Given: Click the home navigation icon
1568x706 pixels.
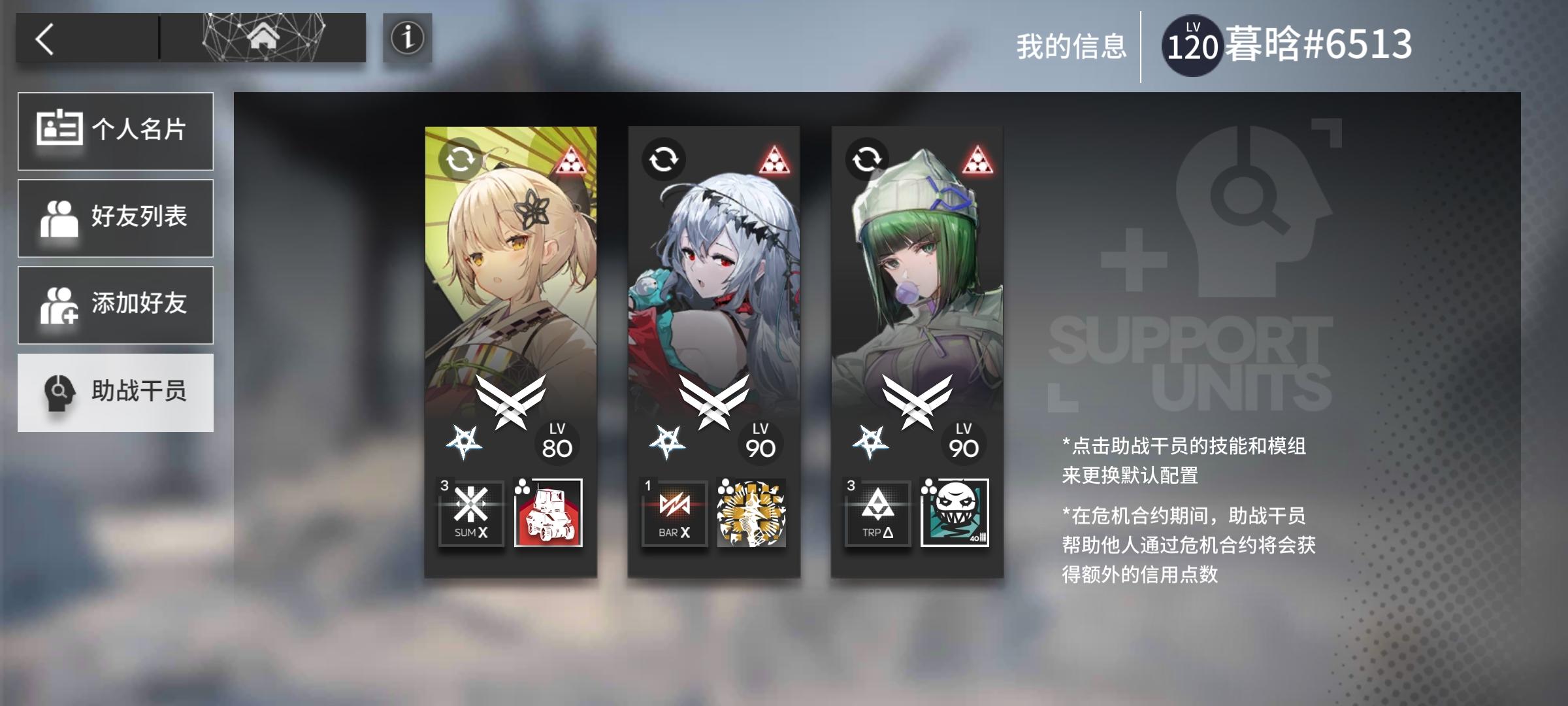Looking at the screenshot, I should (263, 37).
